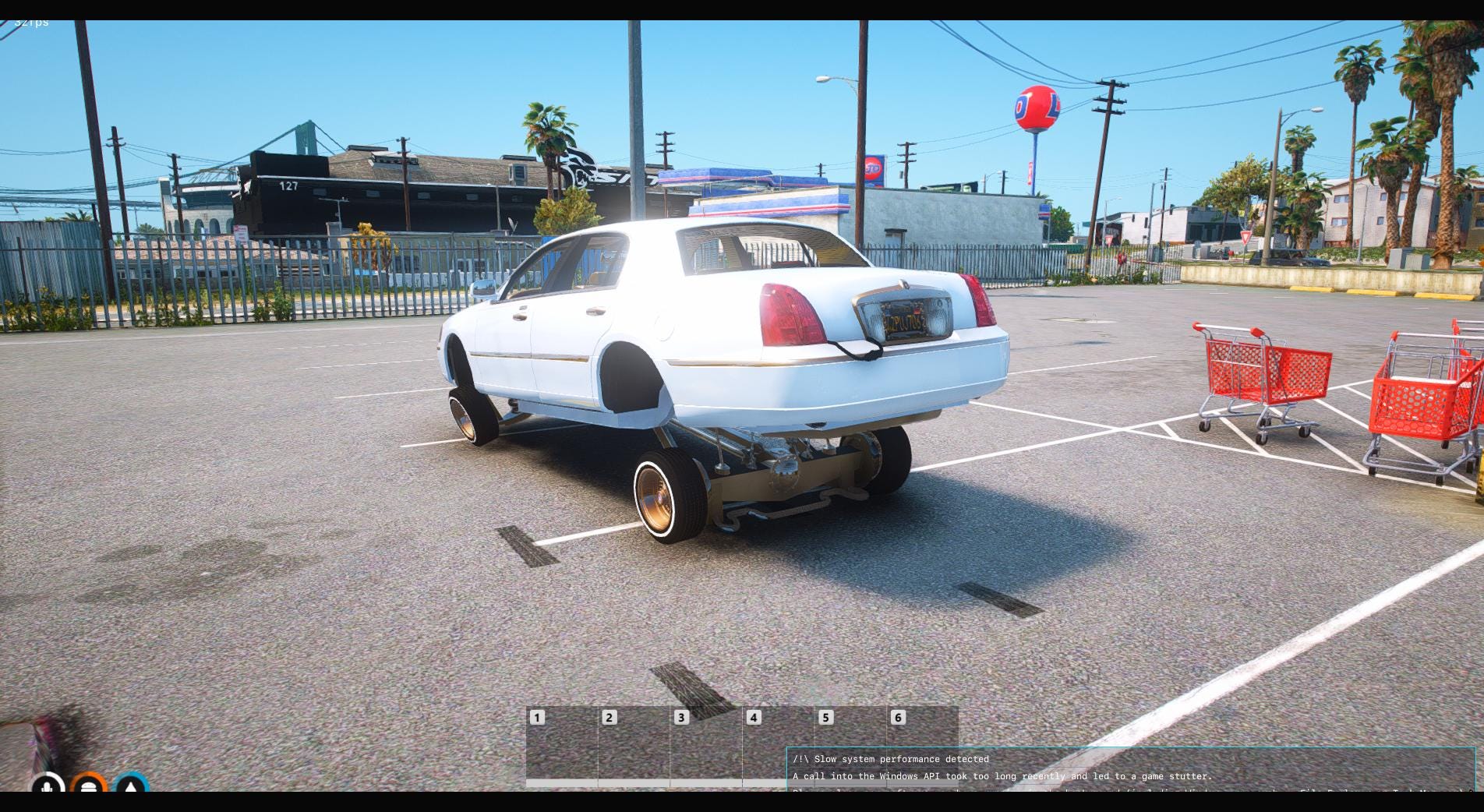
Task: Click the number badge on hotbar slot 1
Action: click(x=538, y=718)
